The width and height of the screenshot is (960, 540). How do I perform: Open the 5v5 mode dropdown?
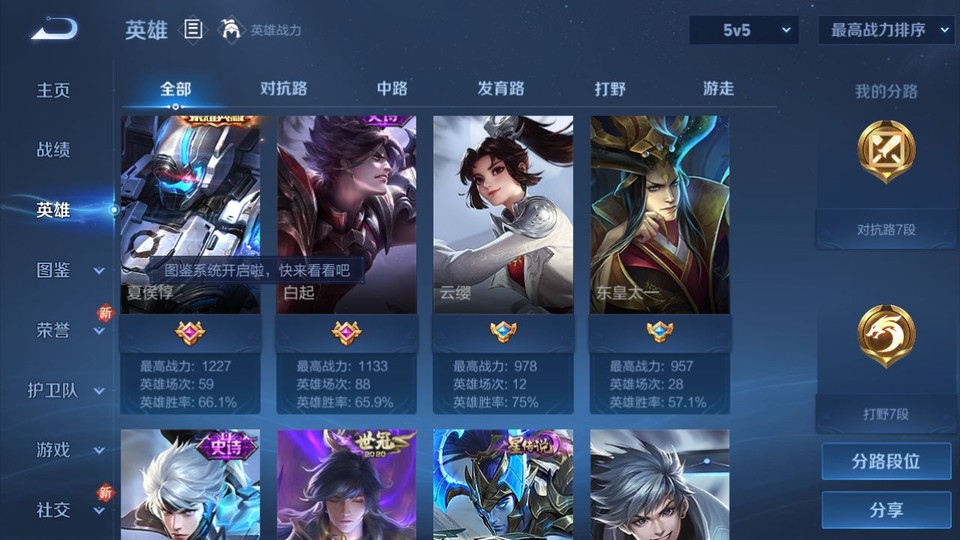click(743, 30)
